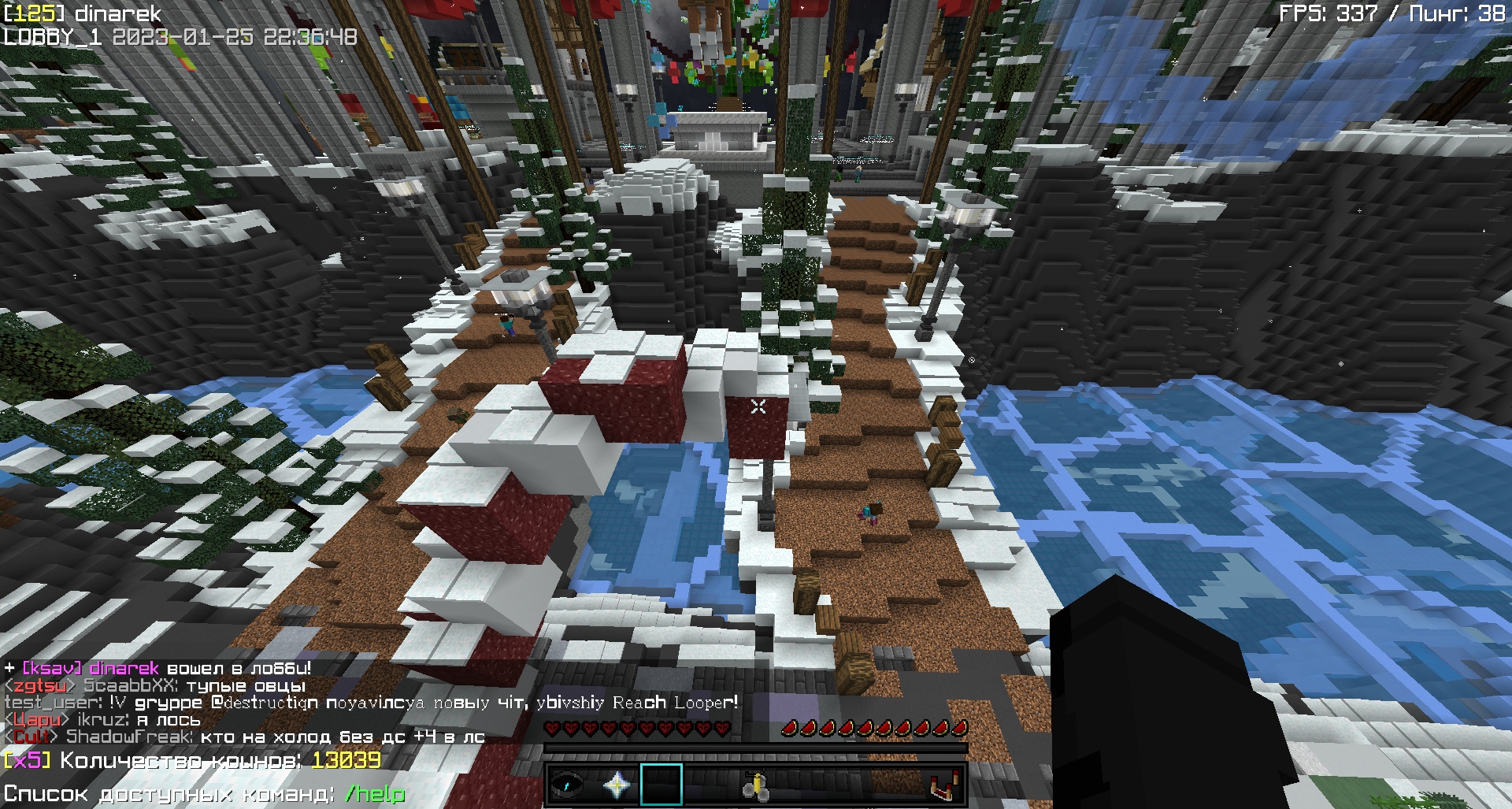Select the compass hotbar slot
This screenshot has width=1512, height=809.
[x=567, y=785]
